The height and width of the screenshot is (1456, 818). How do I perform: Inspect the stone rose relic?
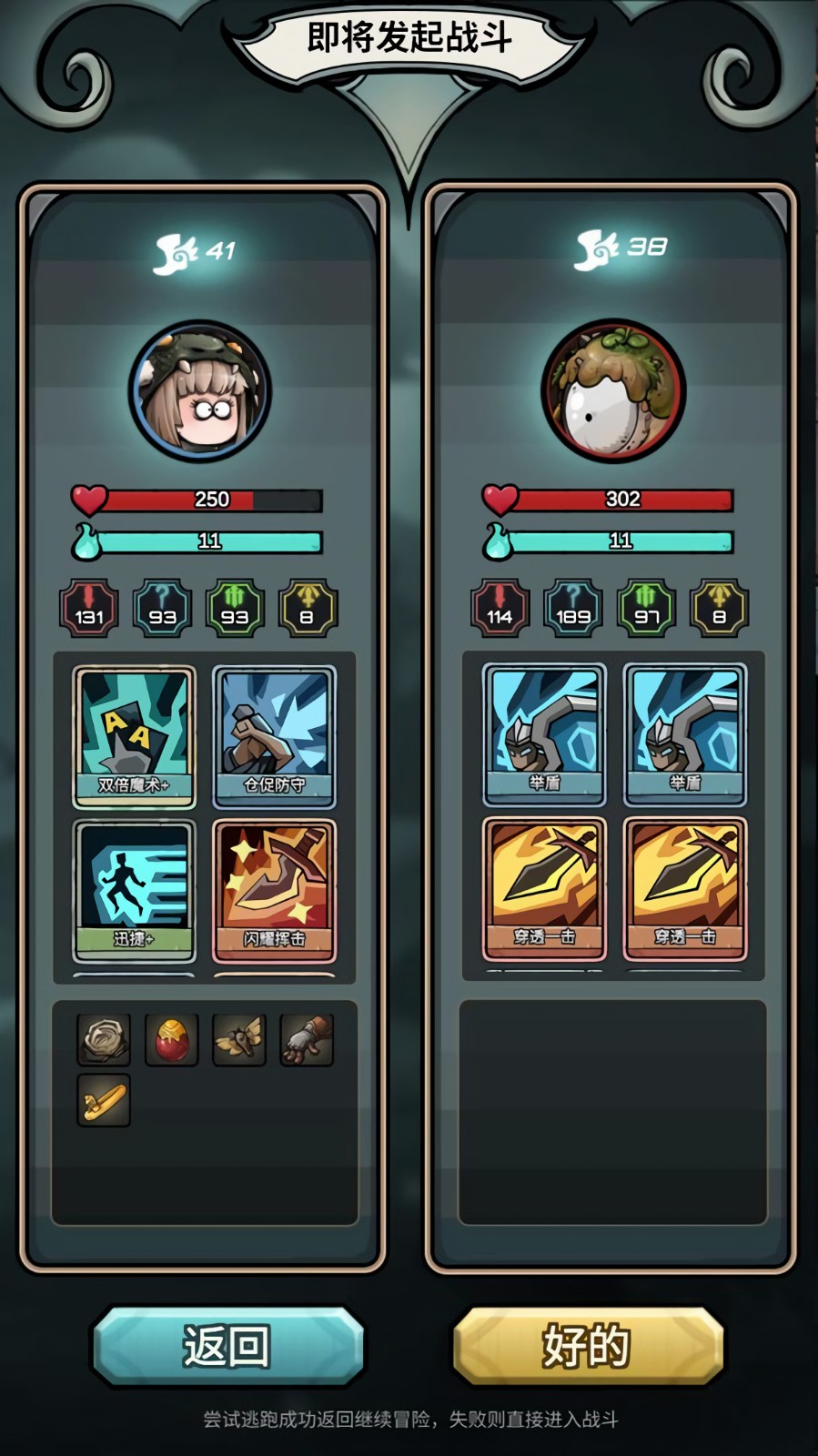[104, 1039]
